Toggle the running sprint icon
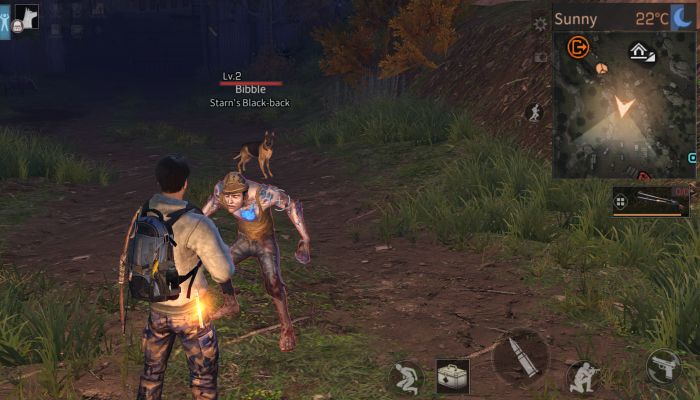Image resolution: width=700 pixels, height=400 pixels. pos(534,112)
